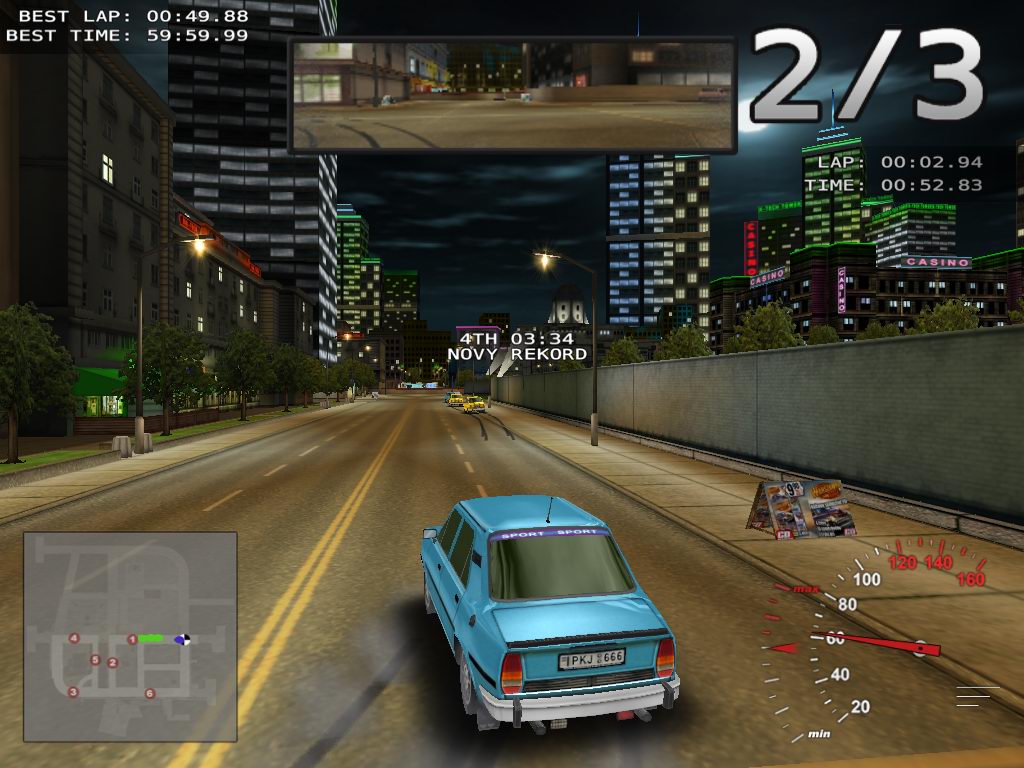Viewport: 1024px width, 768px height.
Task: Click the rear-view mirror panel
Action: (x=512, y=95)
